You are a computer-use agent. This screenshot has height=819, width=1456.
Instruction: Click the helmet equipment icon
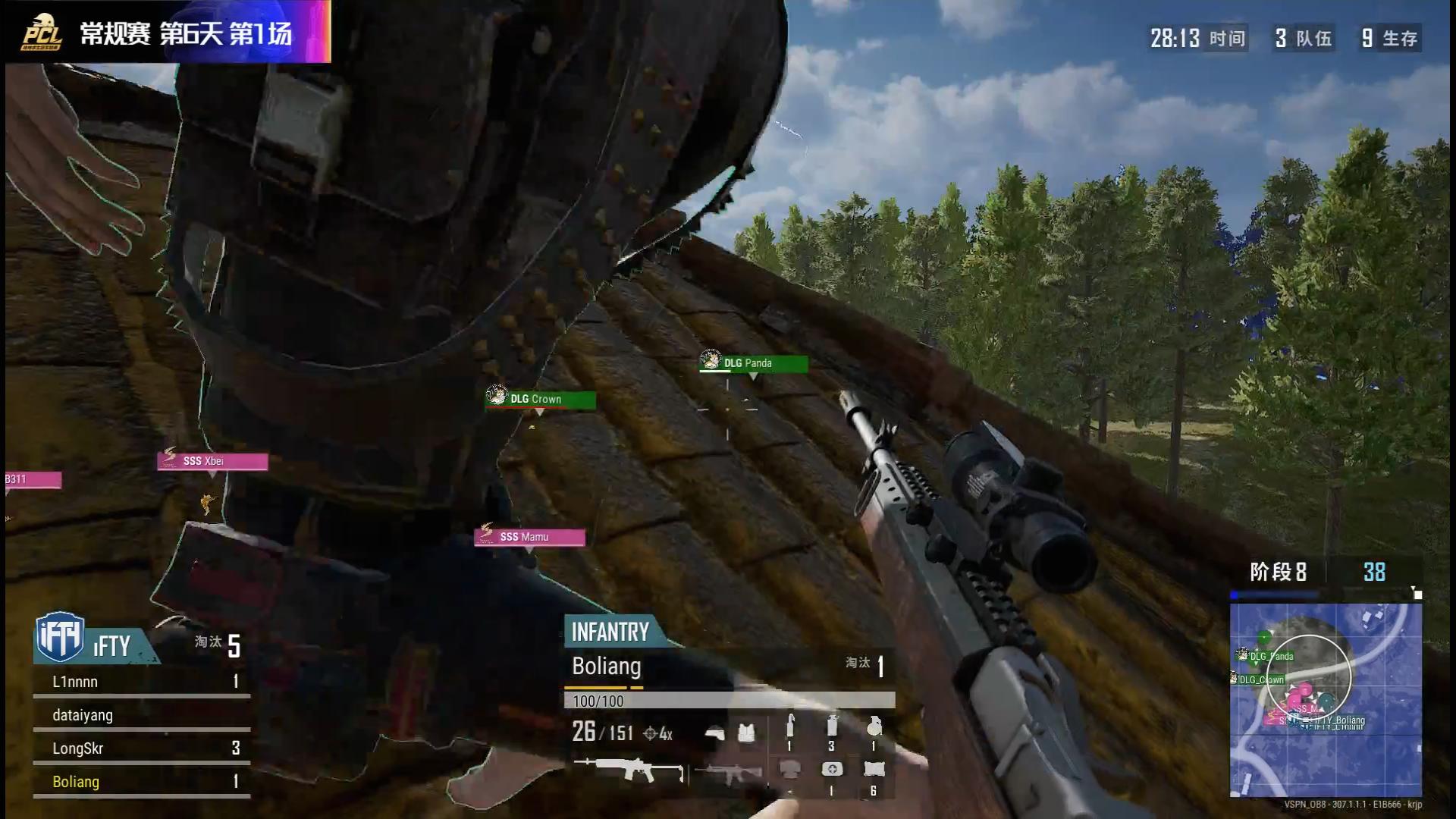714,733
